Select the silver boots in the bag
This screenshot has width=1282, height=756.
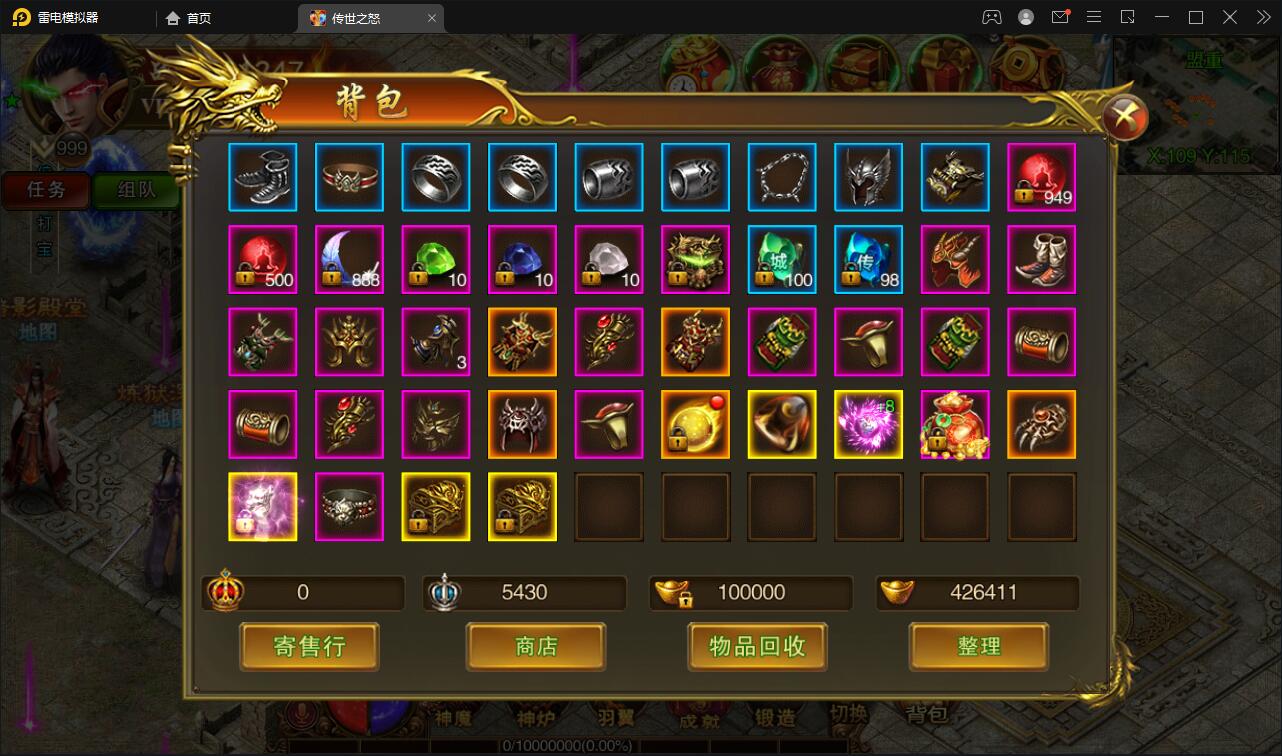[263, 177]
